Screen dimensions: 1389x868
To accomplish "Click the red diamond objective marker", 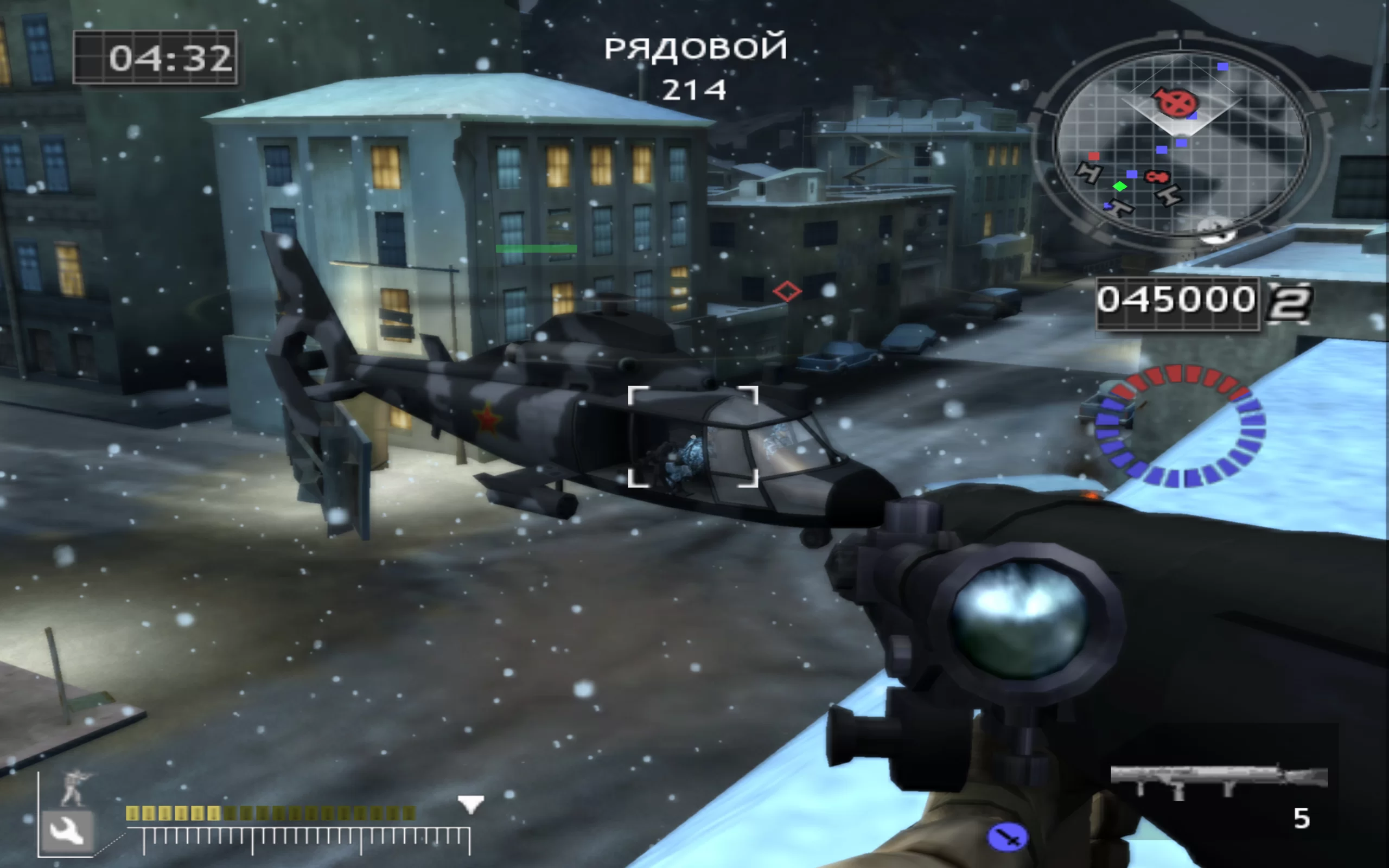I will pyautogui.click(x=786, y=291).
